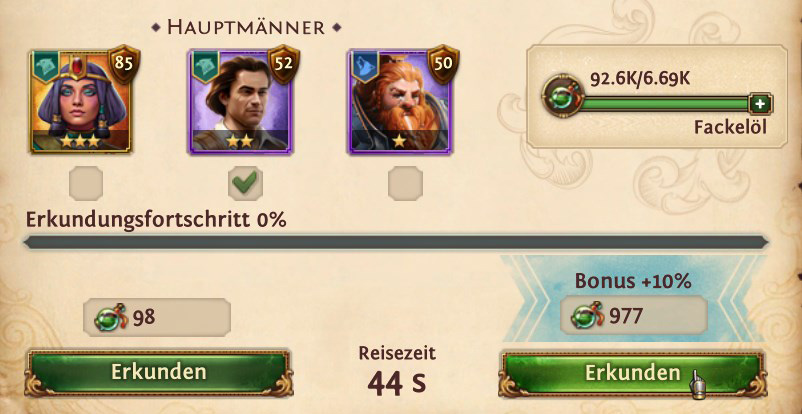Viewport: 802px width, 414px height.
Task: Untick the green checkmark under the level 52 captain
Action: (x=245, y=183)
